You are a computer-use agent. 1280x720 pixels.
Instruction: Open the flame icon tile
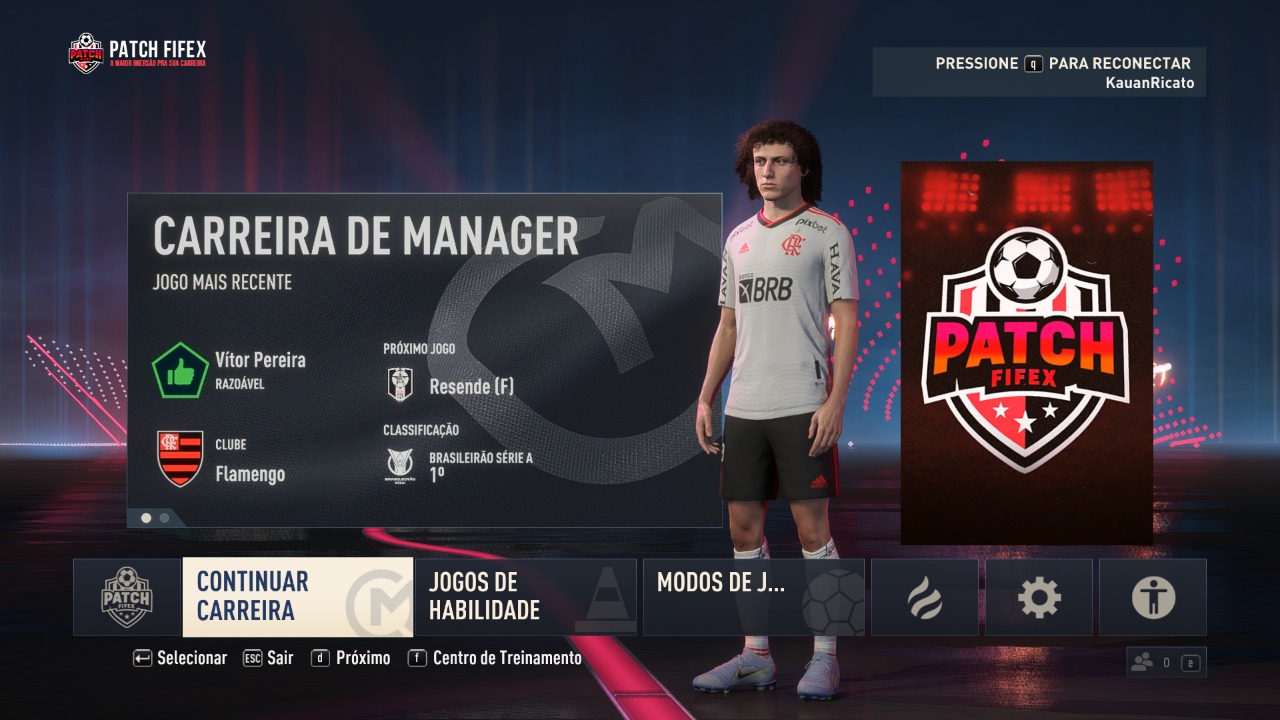point(924,597)
